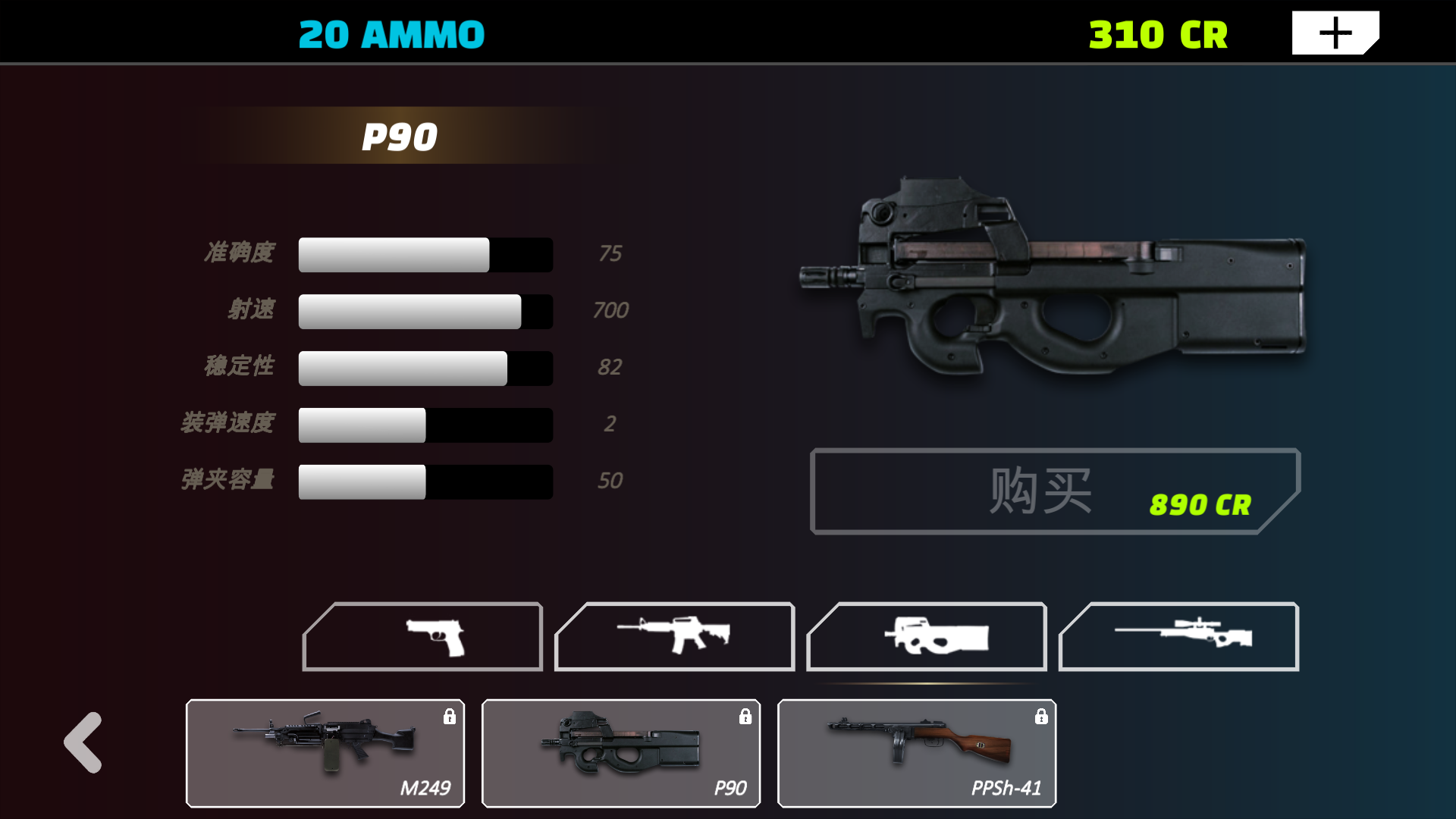Screen dimensions: 1456x819
Task: Select the M249 weapon thumbnail
Action: pos(325,753)
